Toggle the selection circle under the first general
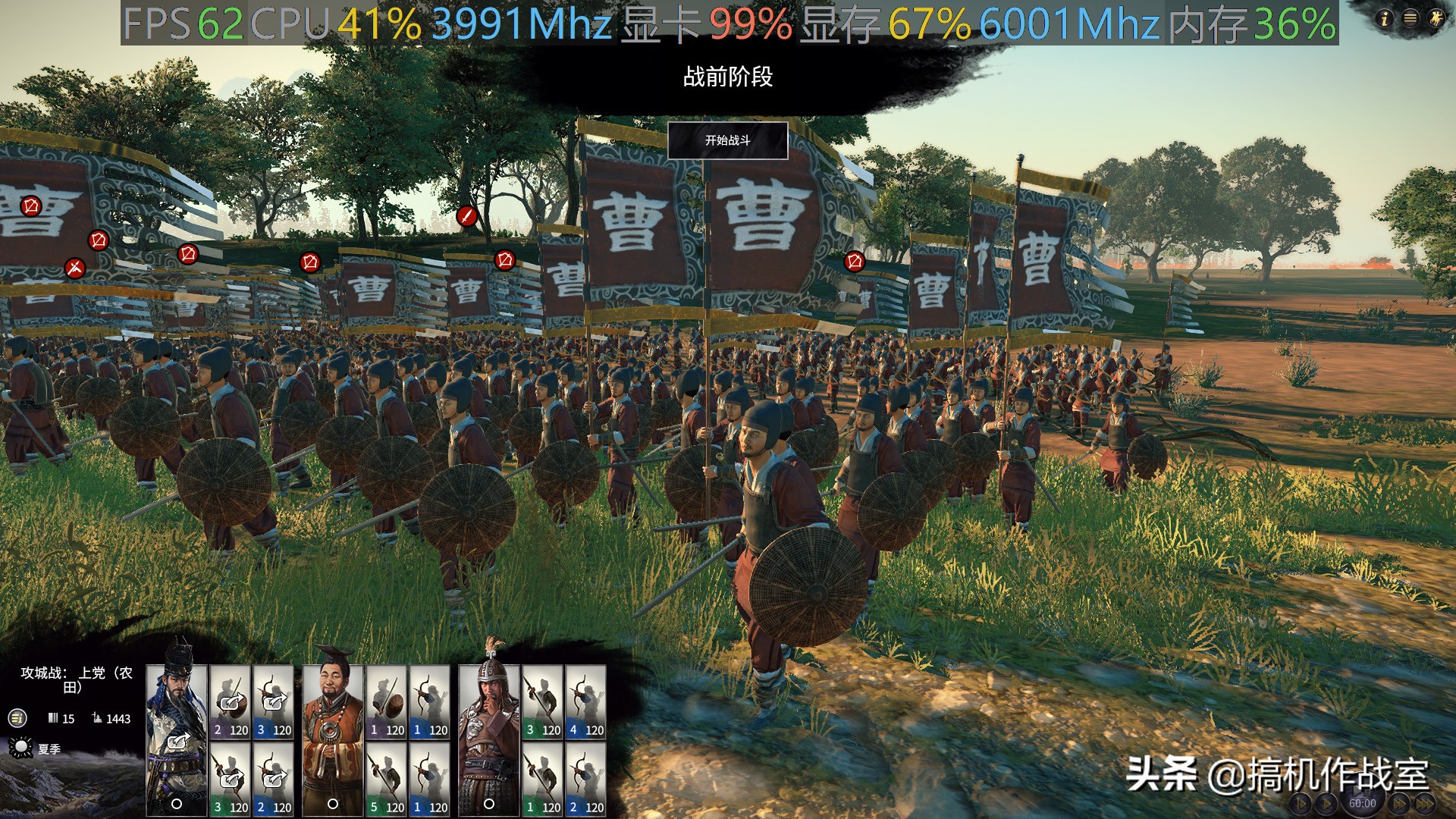This screenshot has width=1456, height=819. click(x=177, y=804)
